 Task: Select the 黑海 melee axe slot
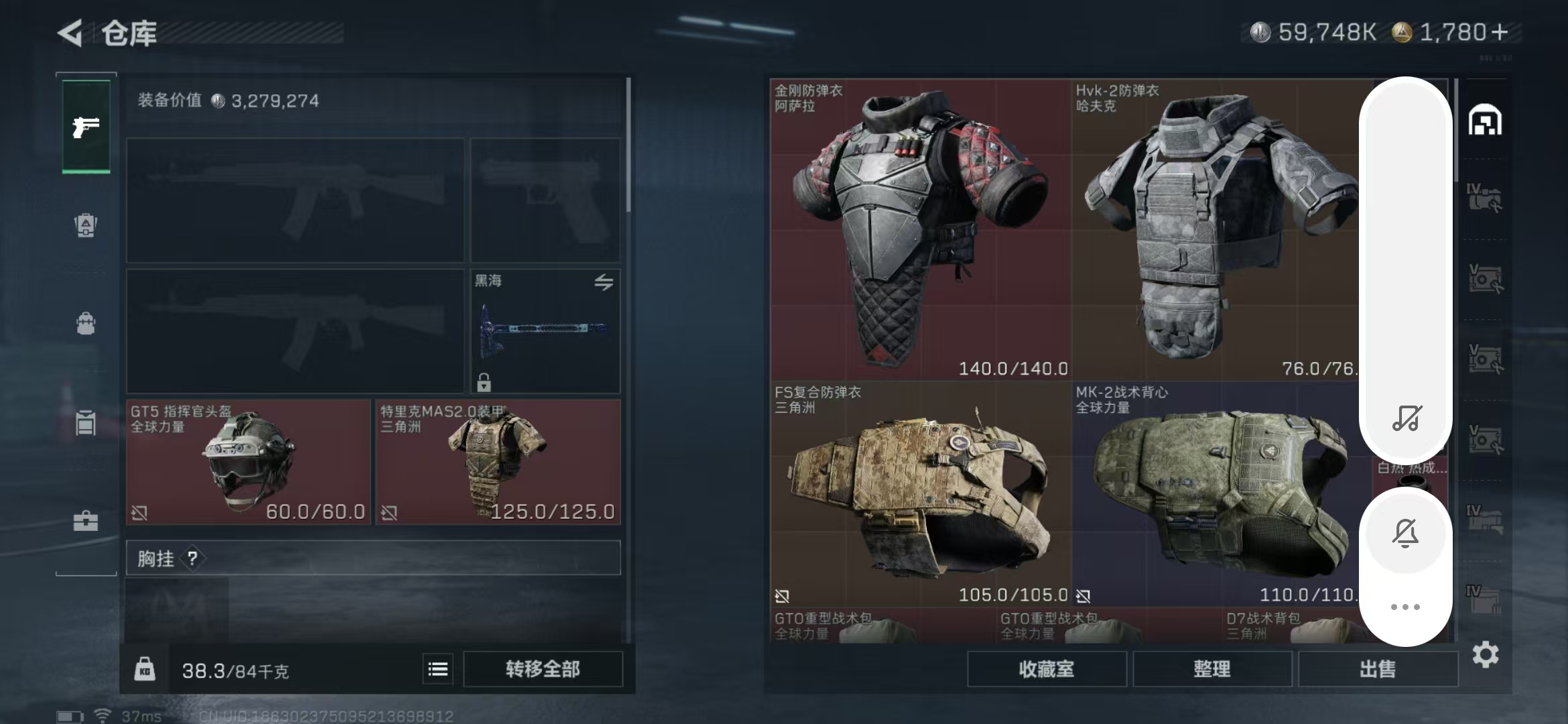(545, 330)
